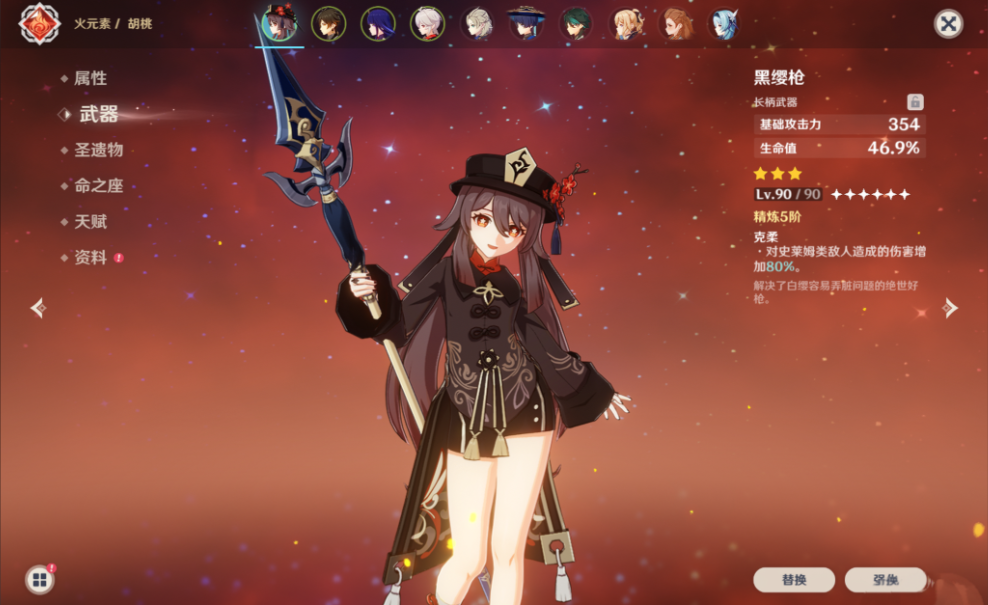Click the pyro element emblem icon

(x=40, y=23)
